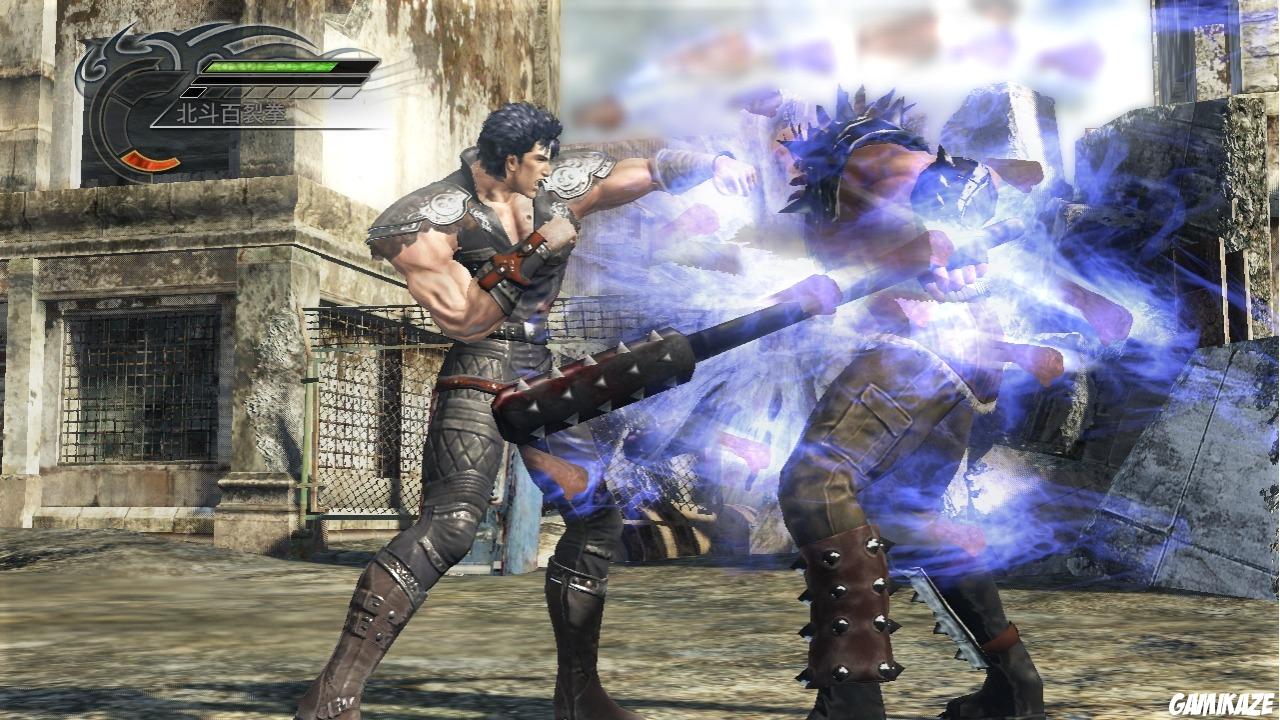Select the green health bar gauge

tap(270, 66)
